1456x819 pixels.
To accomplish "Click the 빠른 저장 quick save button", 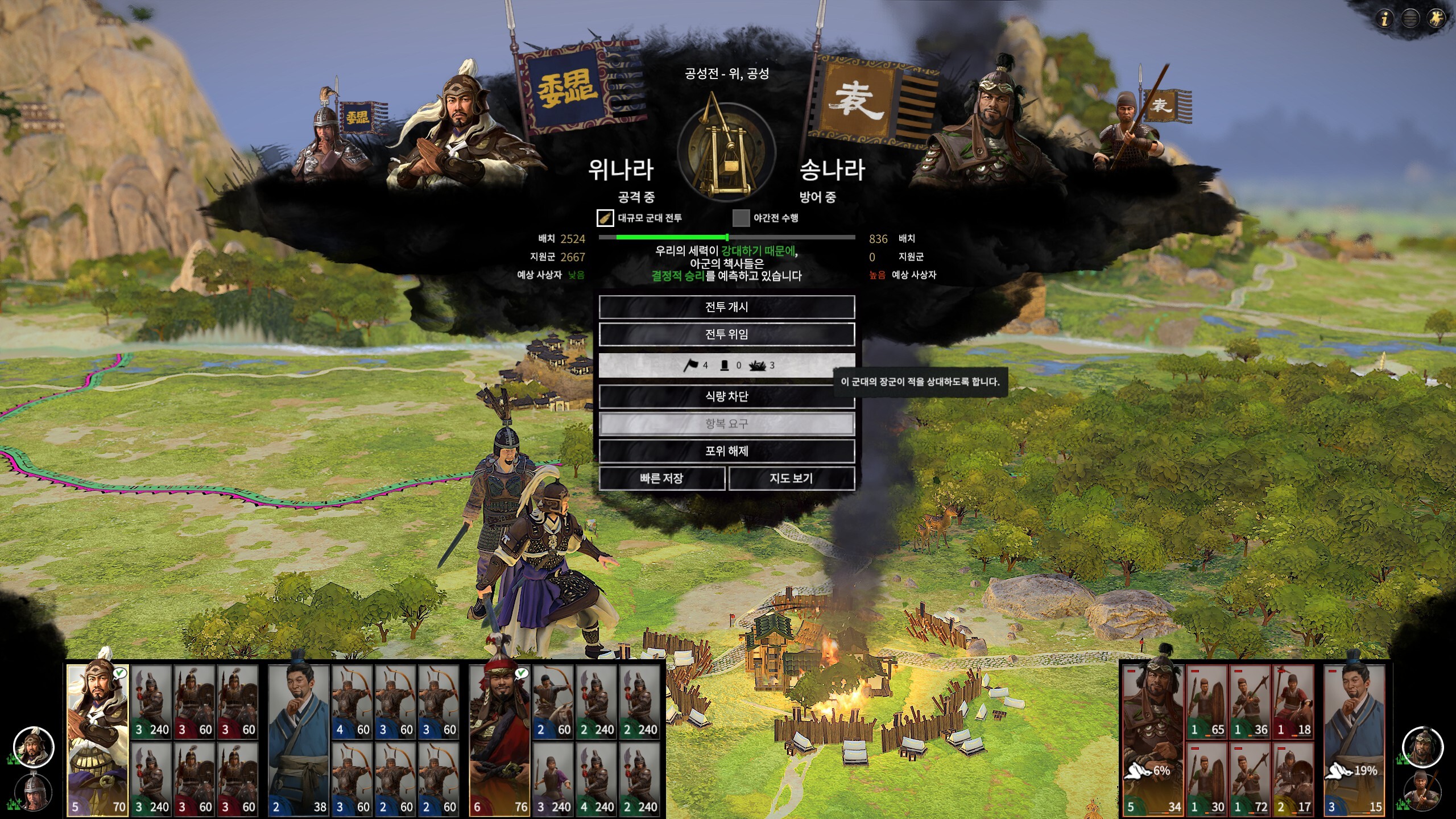I will coord(661,478).
